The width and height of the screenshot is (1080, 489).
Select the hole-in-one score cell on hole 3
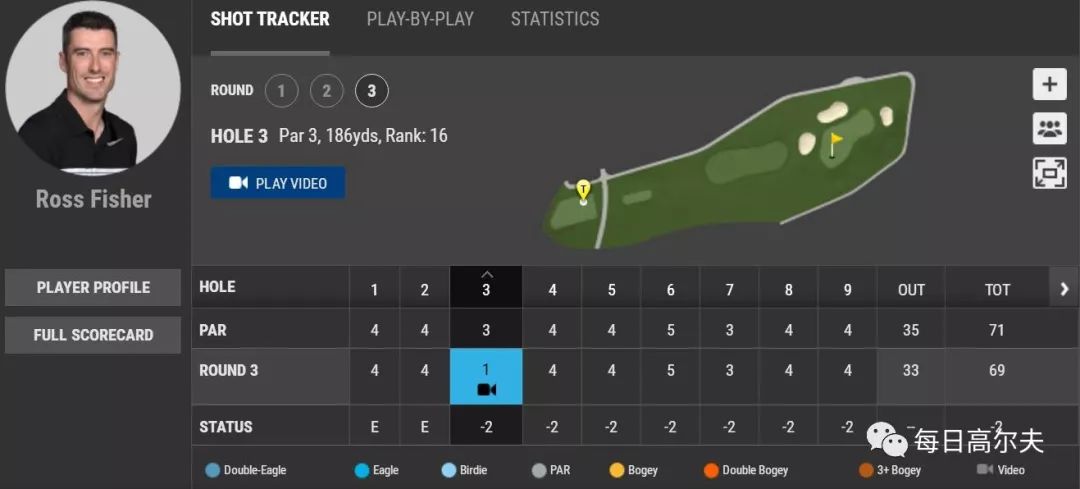(486, 377)
